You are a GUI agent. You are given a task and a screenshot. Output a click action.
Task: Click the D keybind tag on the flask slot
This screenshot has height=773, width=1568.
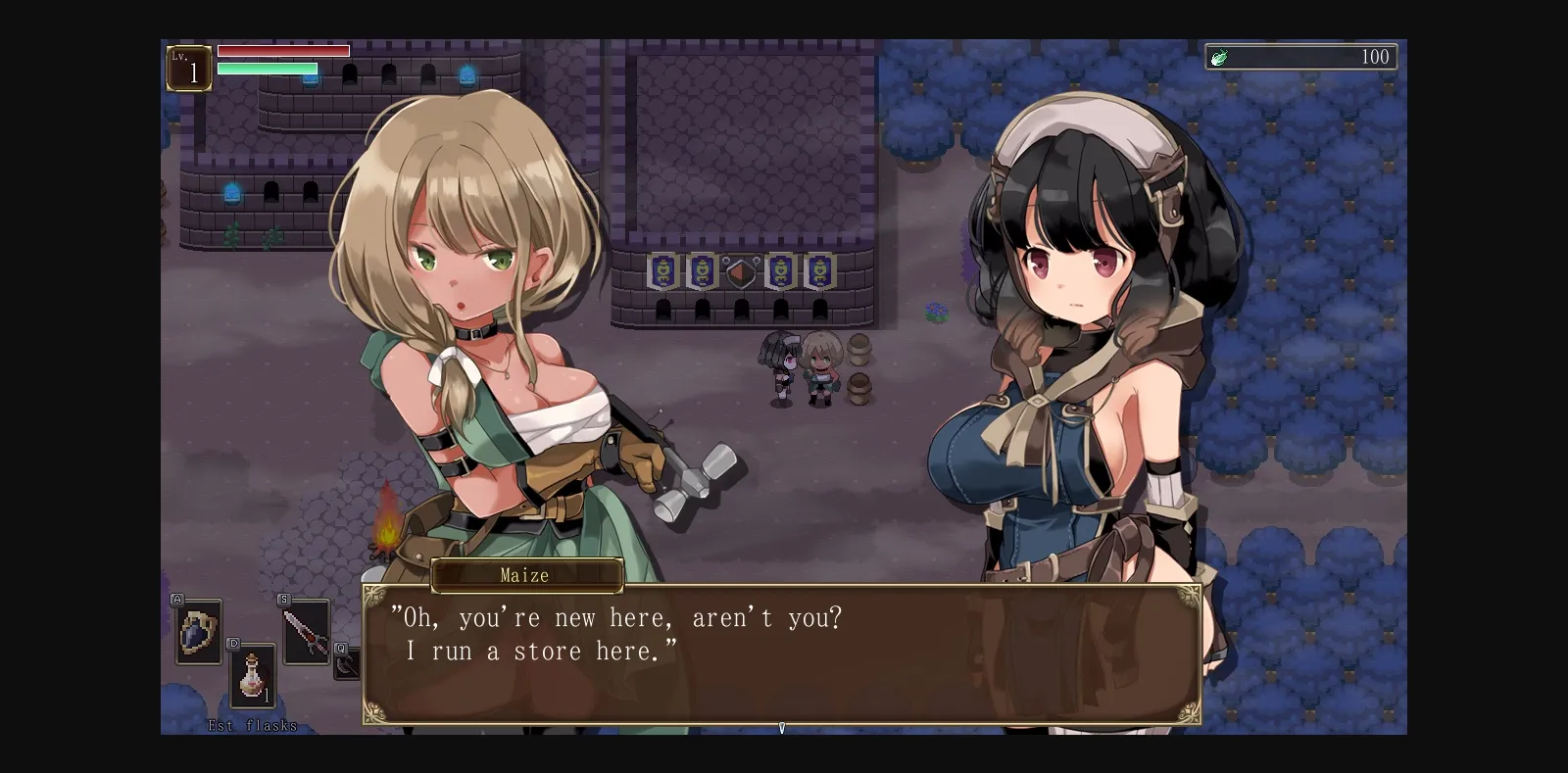coord(232,643)
